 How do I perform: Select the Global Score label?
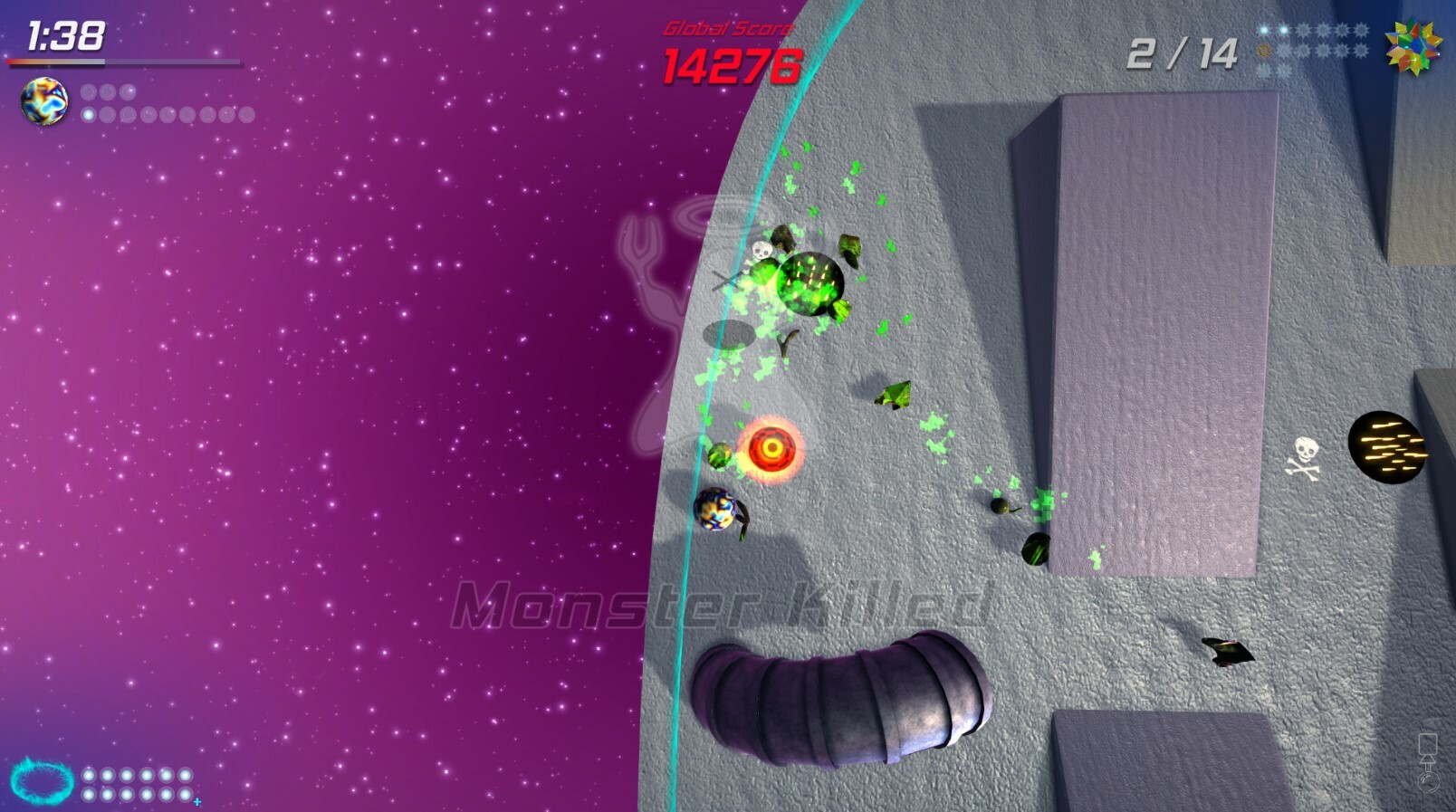pyautogui.click(x=727, y=26)
